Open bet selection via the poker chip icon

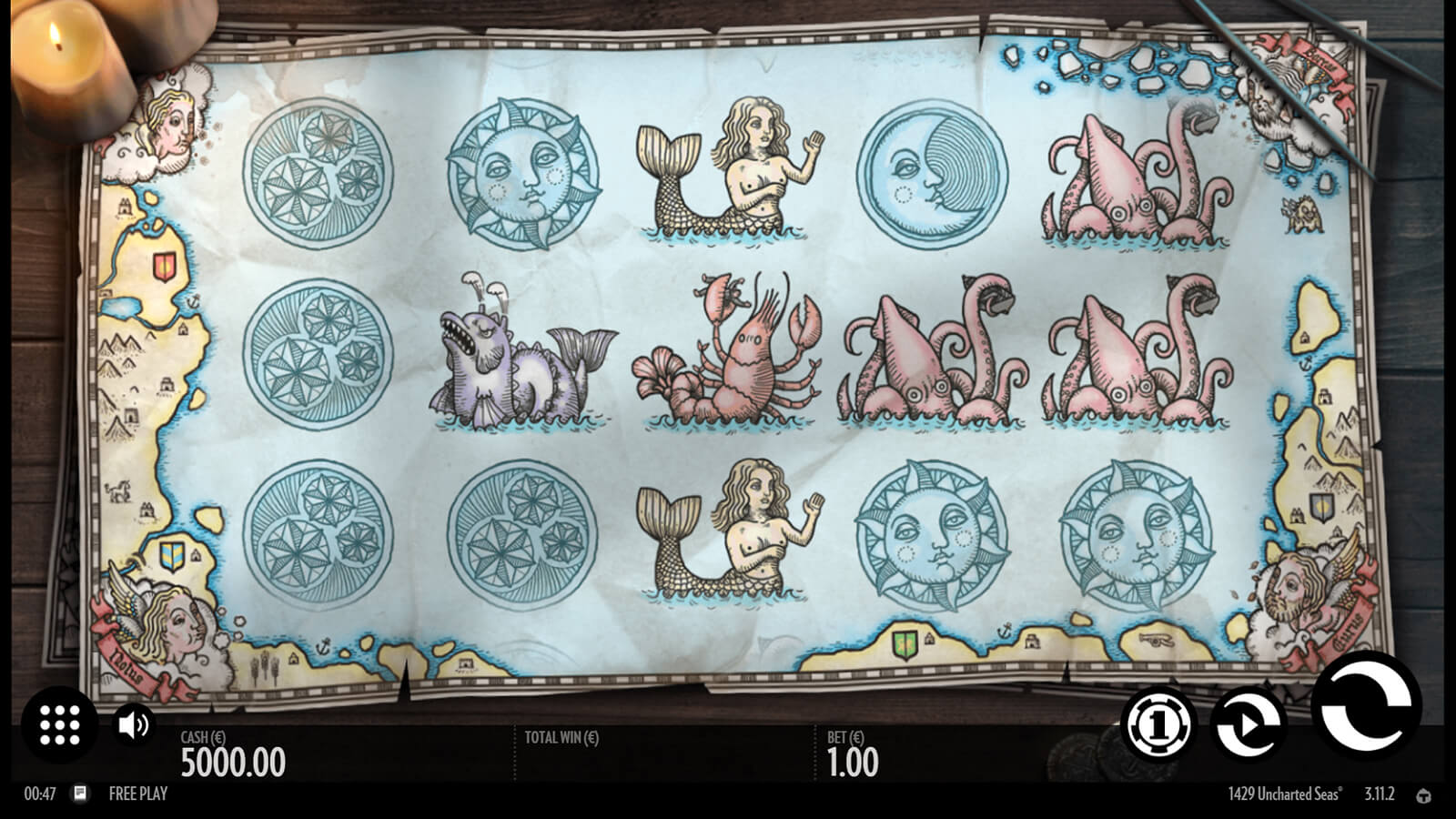[x=1159, y=724]
